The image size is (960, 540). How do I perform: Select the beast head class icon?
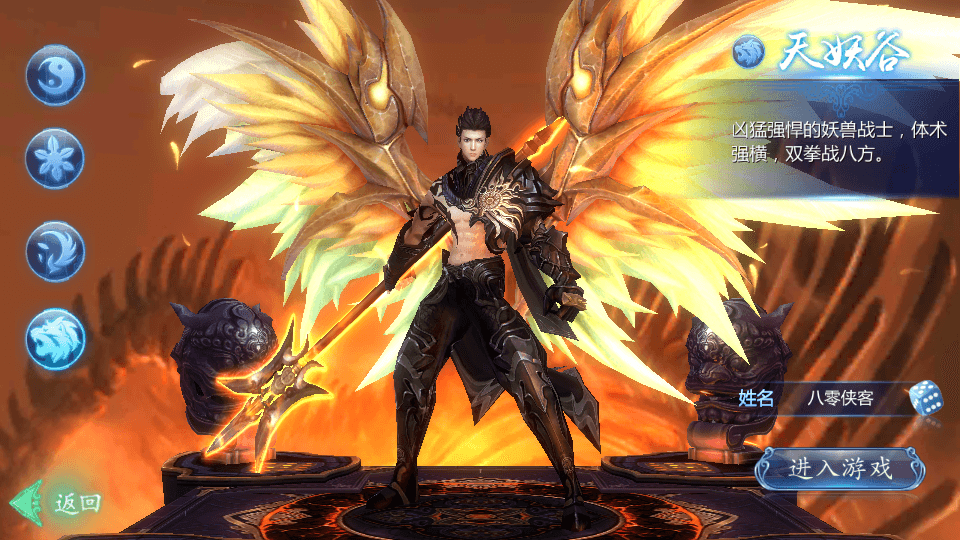click(x=55, y=338)
